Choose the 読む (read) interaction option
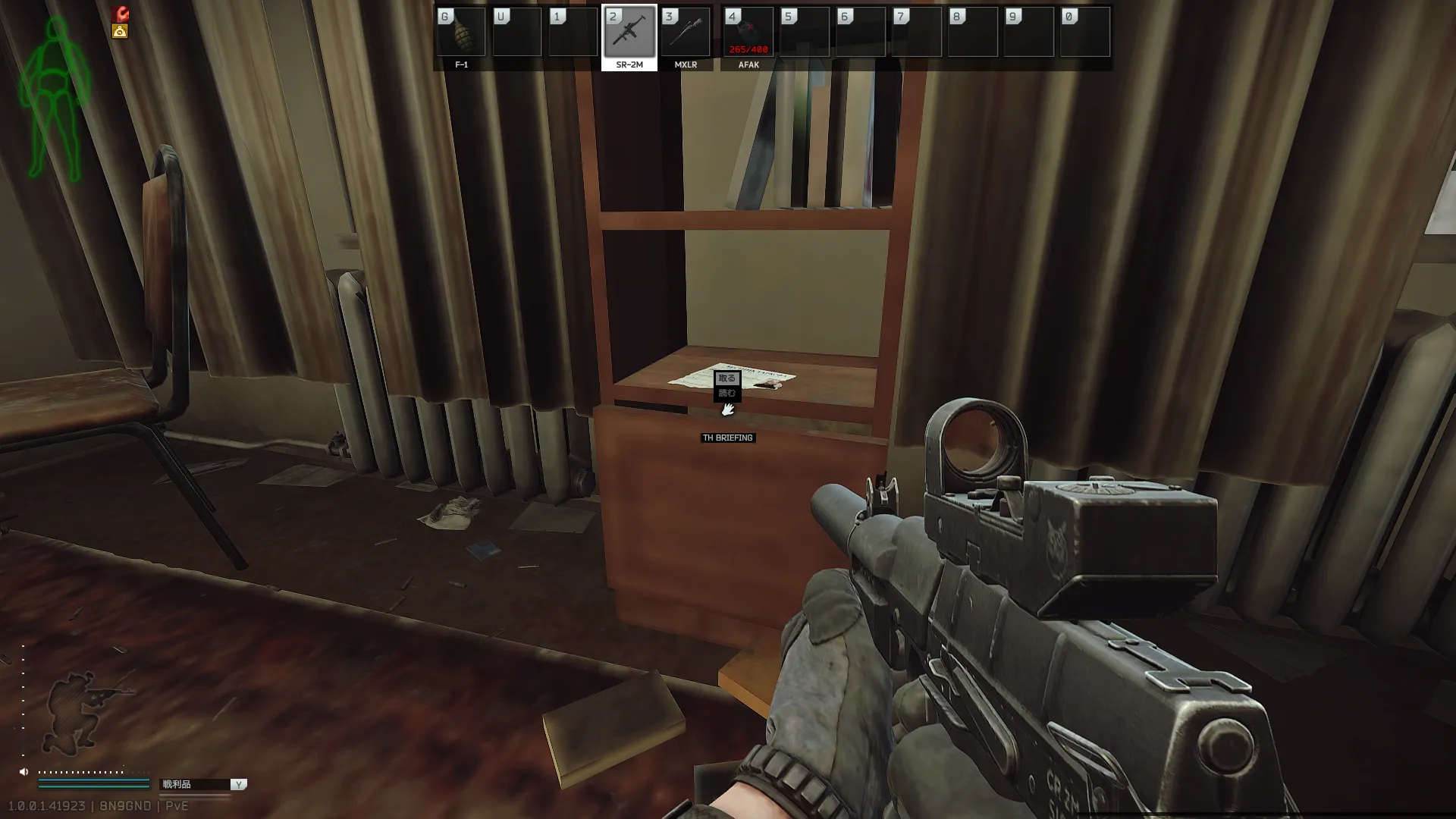 pyautogui.click(x=726, y=393)
